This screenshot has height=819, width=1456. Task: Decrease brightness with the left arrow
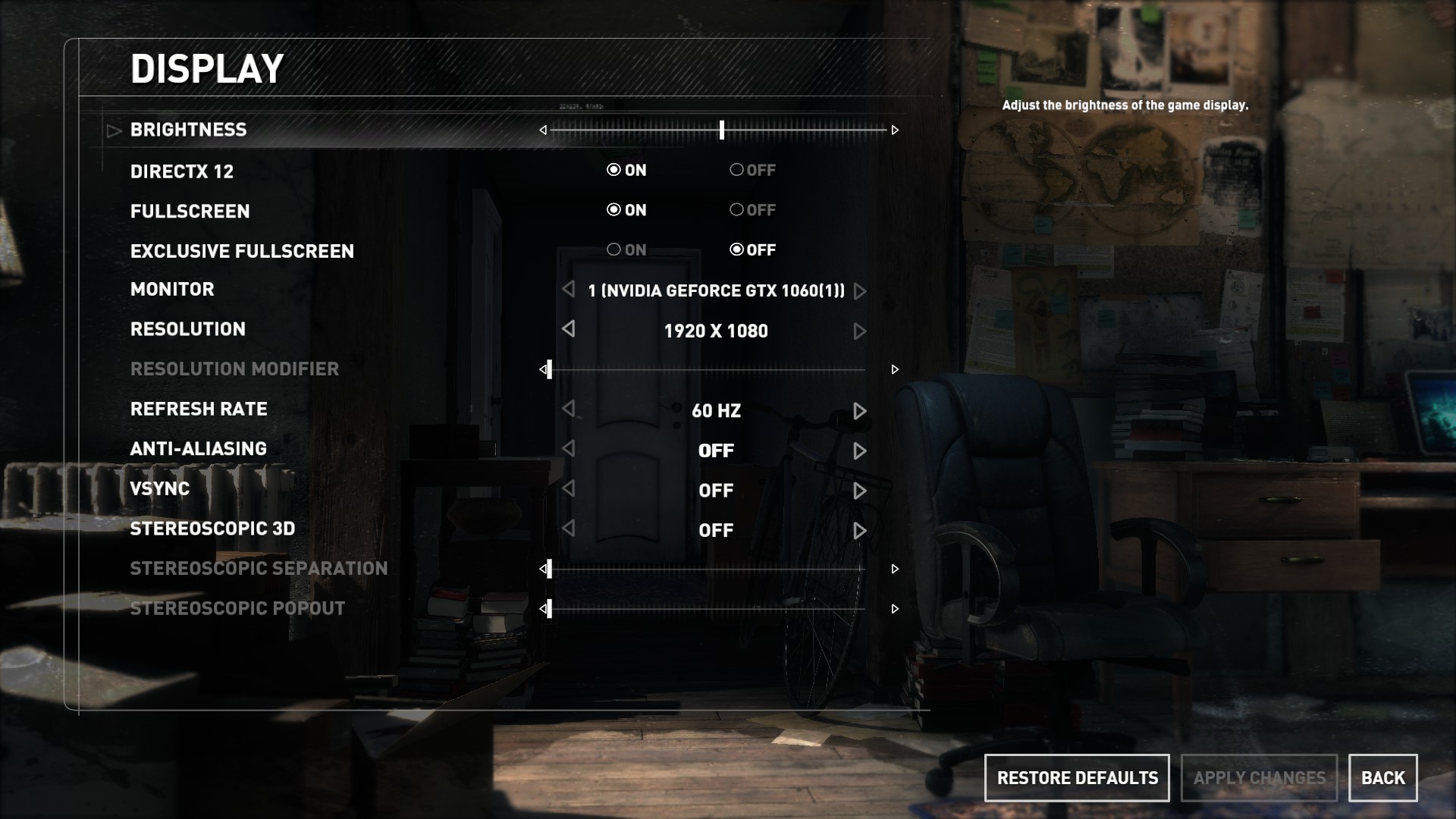[x=543, y=130]
